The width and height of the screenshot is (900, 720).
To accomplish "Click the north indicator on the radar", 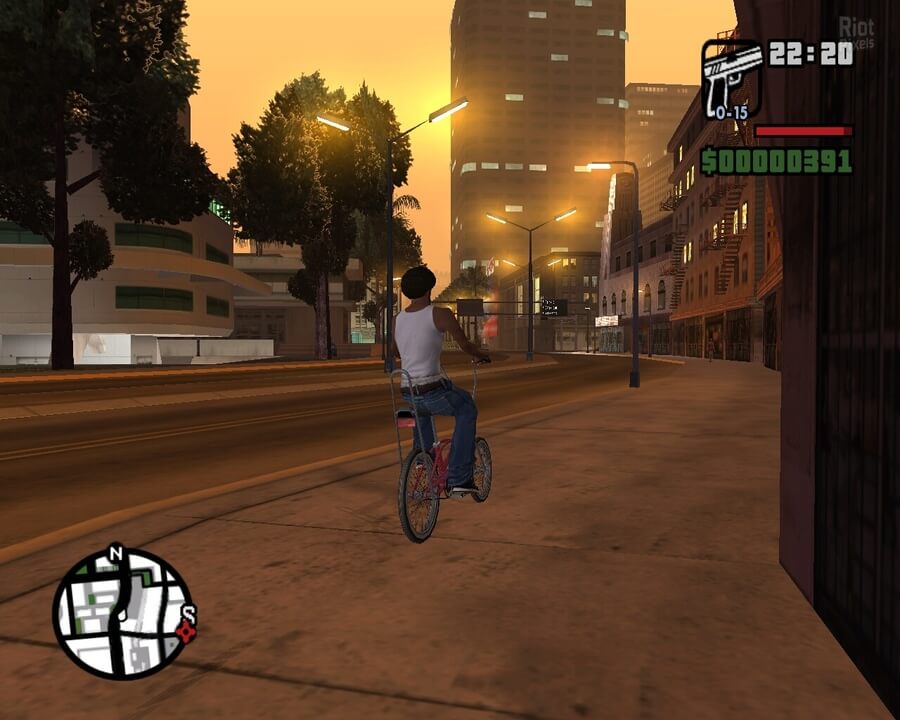I will tap(116, 553).
